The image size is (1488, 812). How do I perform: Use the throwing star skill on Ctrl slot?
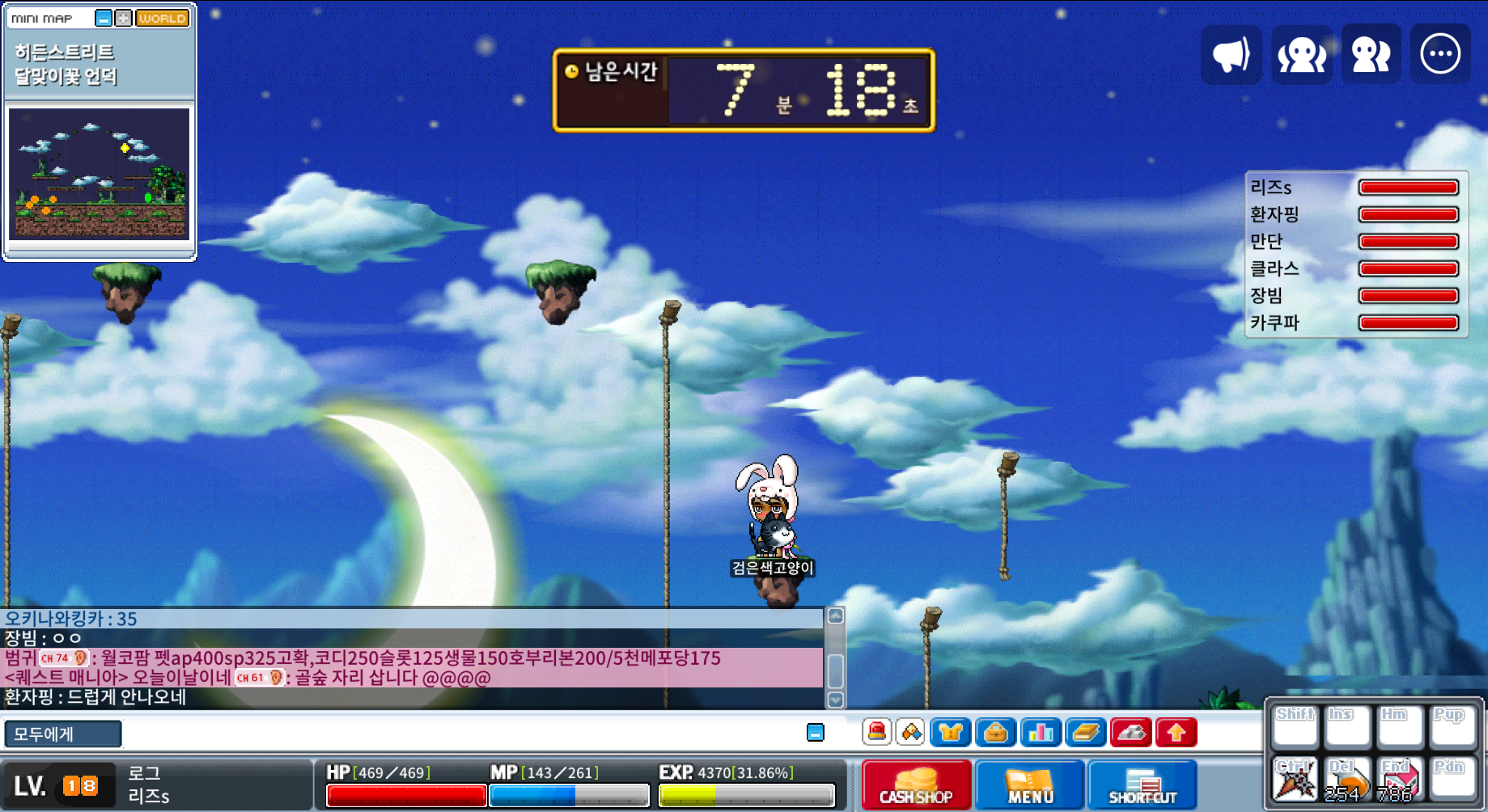pos(1295,780)
